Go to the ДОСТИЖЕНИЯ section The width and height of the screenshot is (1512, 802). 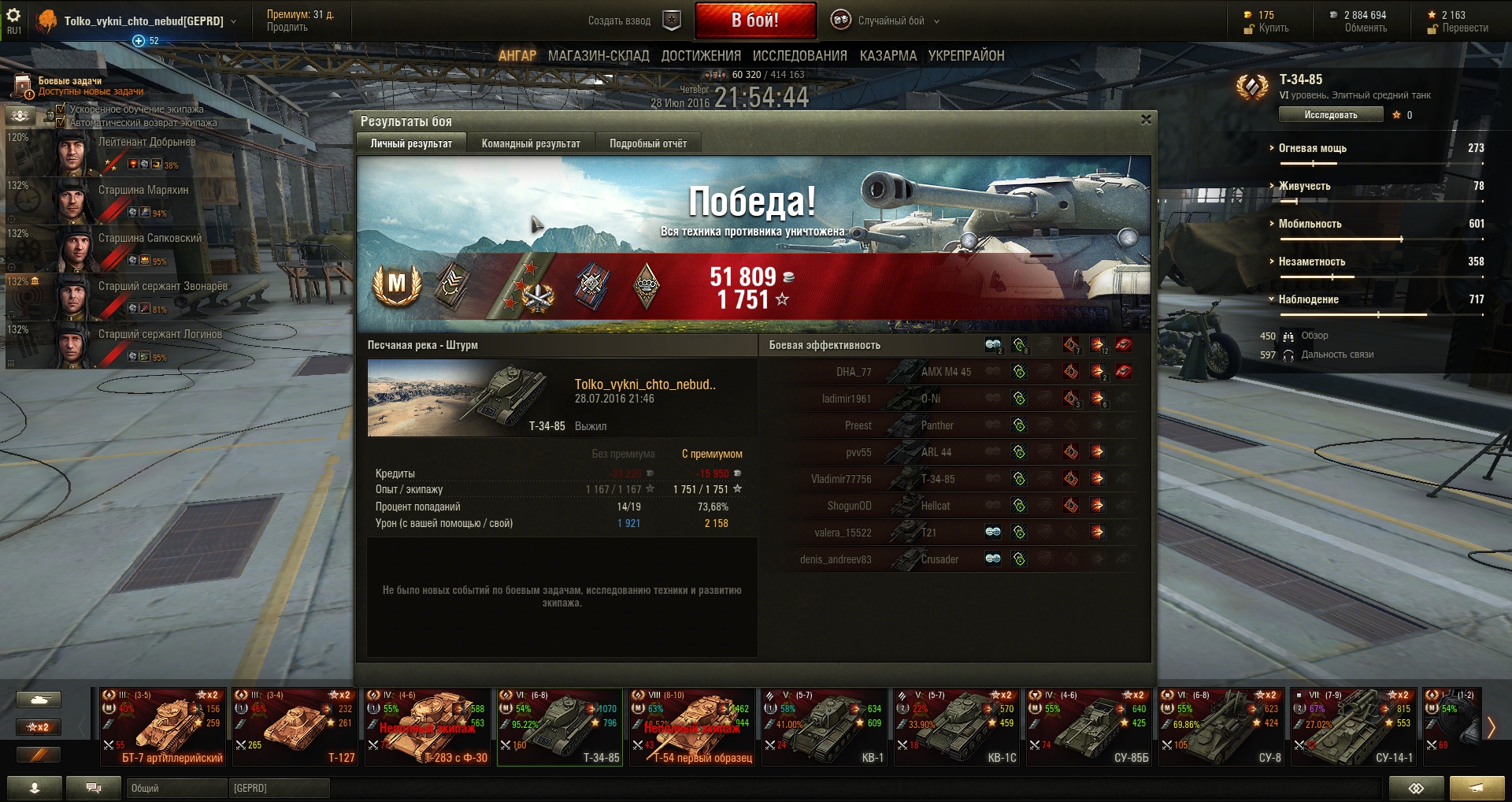click(x=701, y=56)
